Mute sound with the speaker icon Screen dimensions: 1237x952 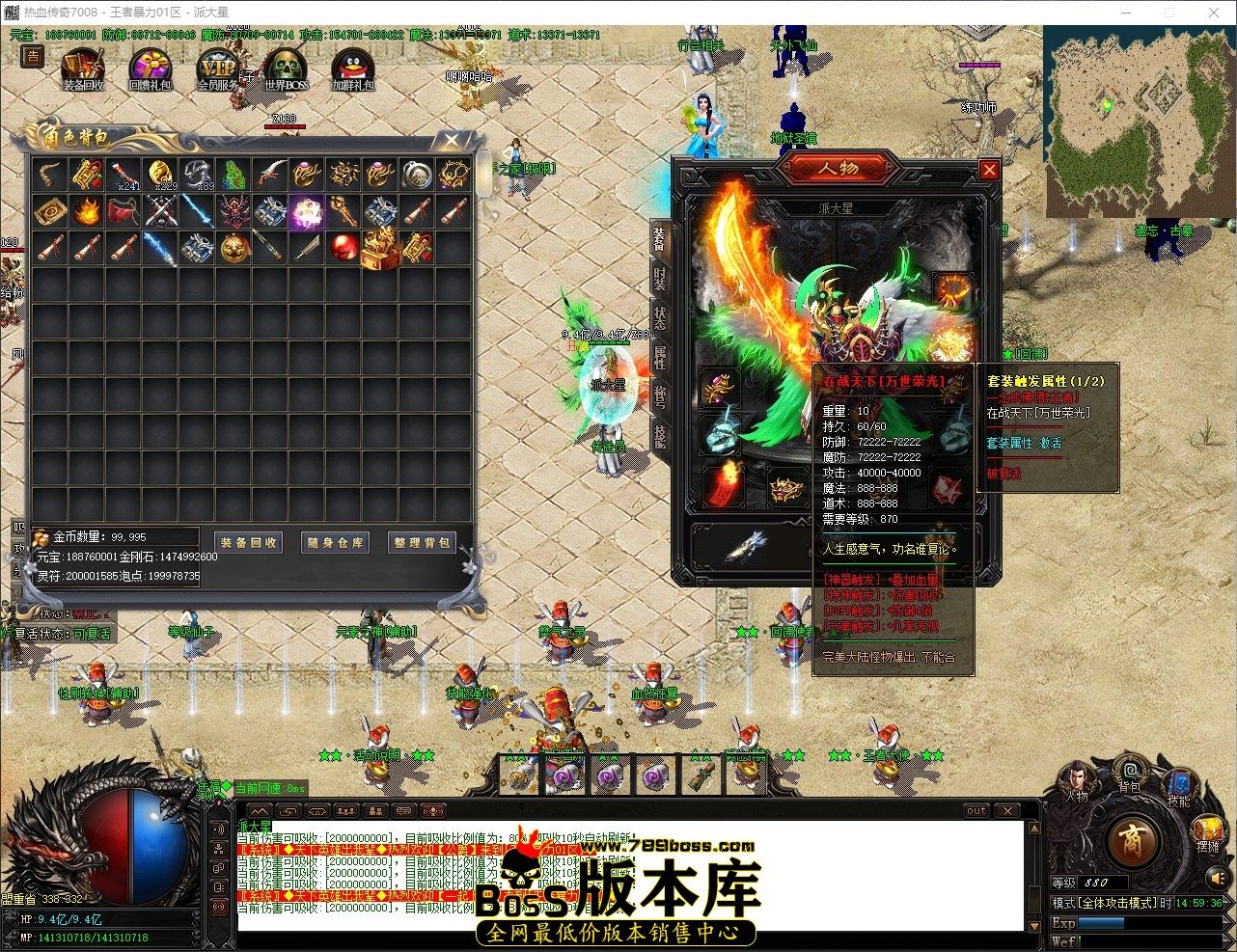(1217, 878)
